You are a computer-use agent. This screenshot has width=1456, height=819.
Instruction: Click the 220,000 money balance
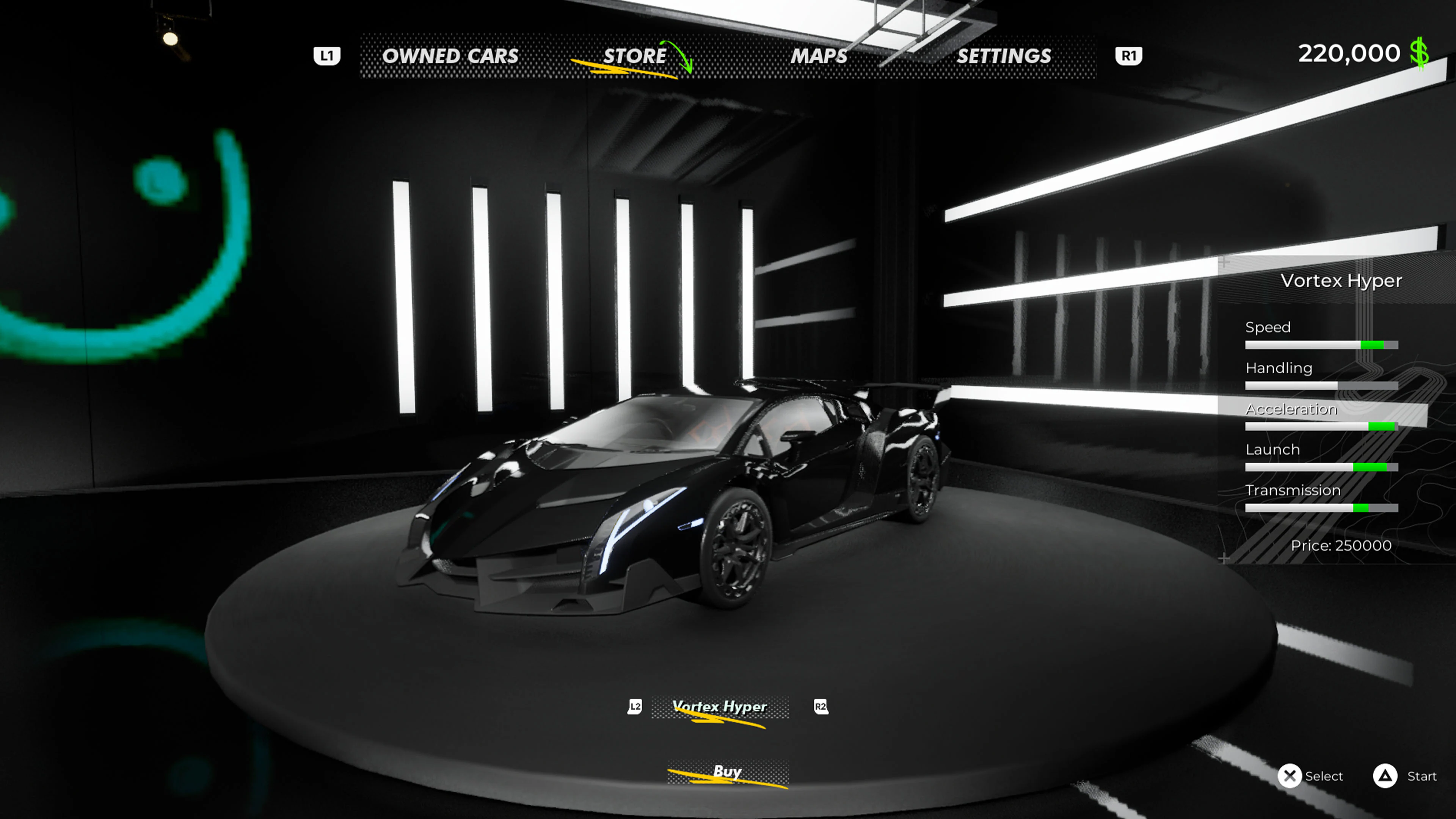(1349, 53)
